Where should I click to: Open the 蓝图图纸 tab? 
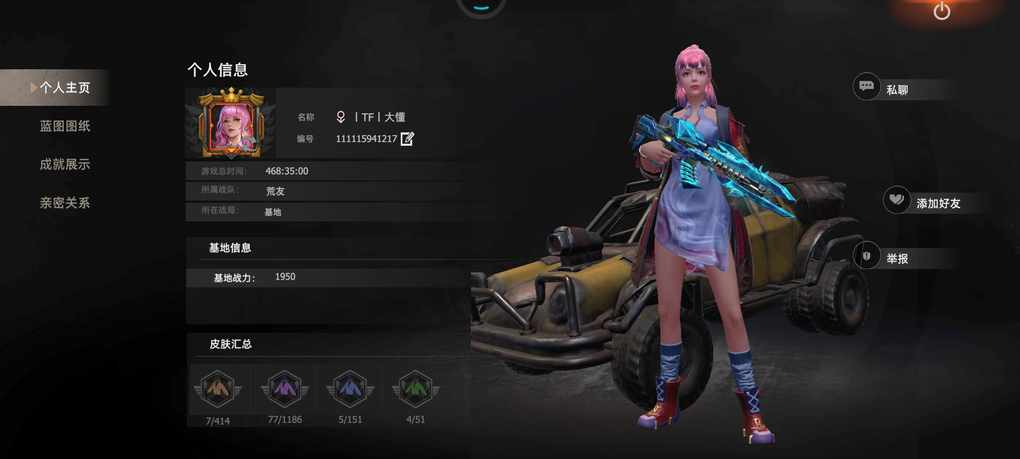[65, 126]
